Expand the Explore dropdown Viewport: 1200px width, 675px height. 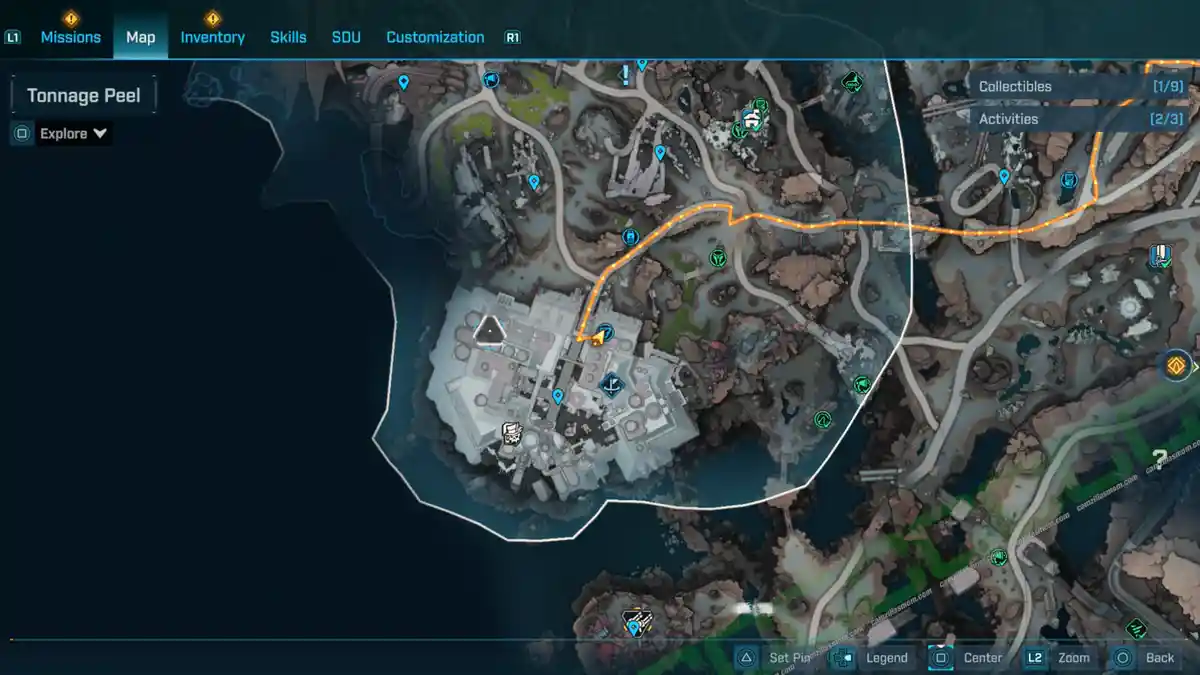(x=74, y=134)
